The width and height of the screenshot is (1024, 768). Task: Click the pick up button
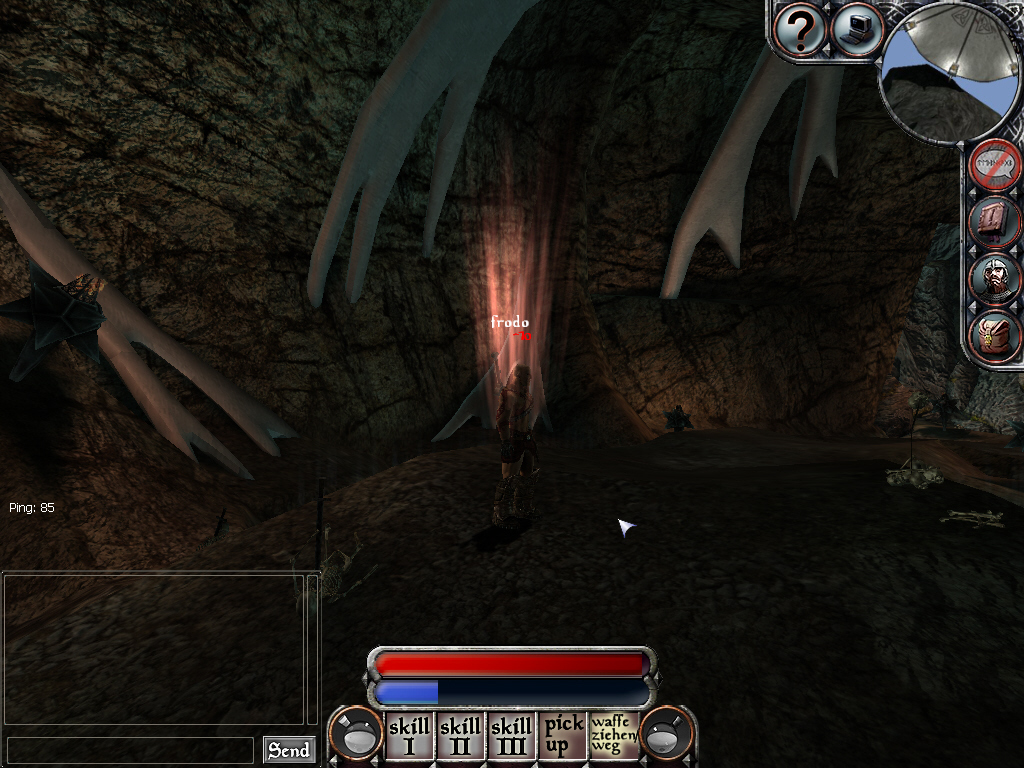[x=563, y=737]
